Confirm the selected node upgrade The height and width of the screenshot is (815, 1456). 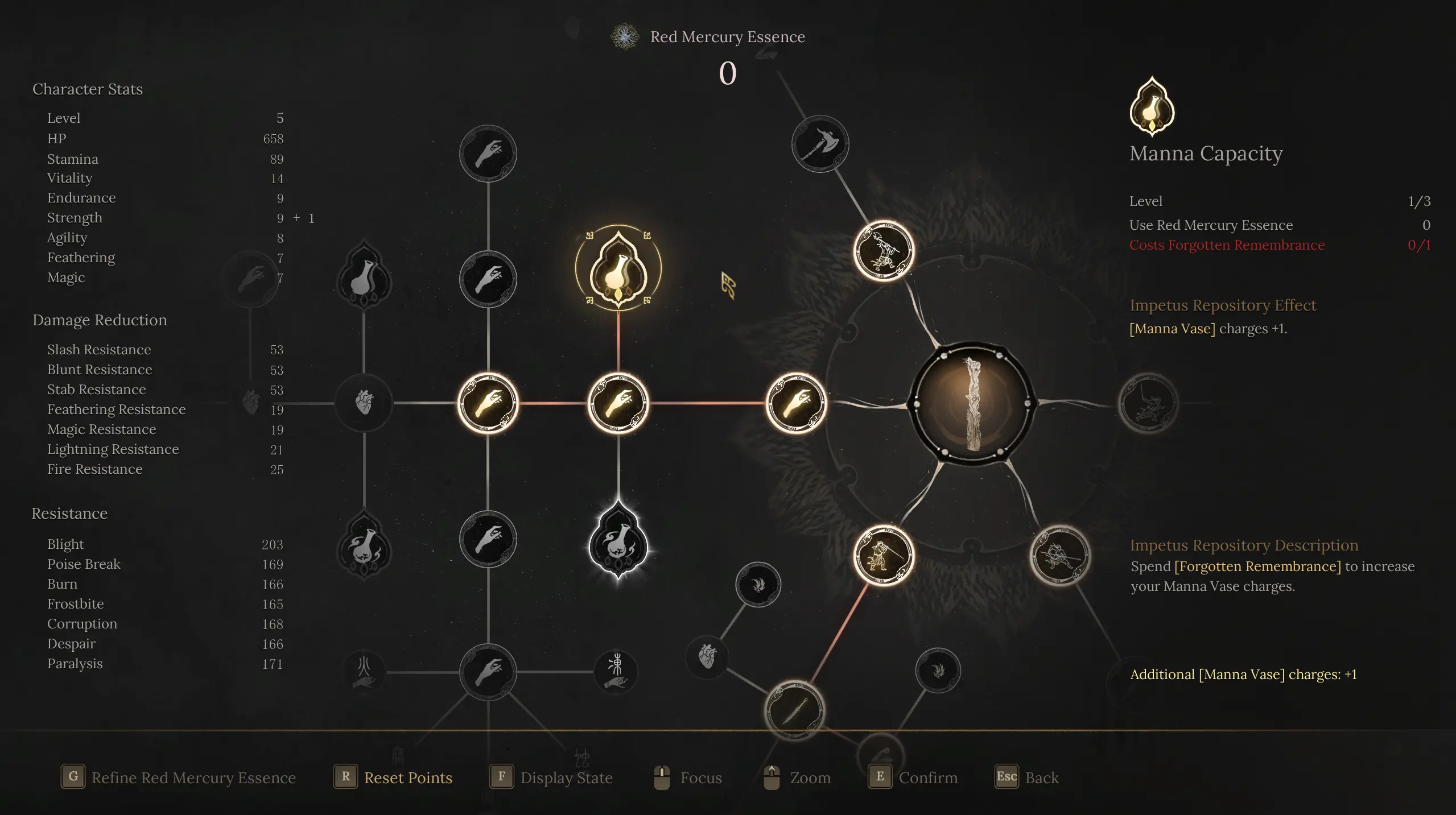point(927,777)
